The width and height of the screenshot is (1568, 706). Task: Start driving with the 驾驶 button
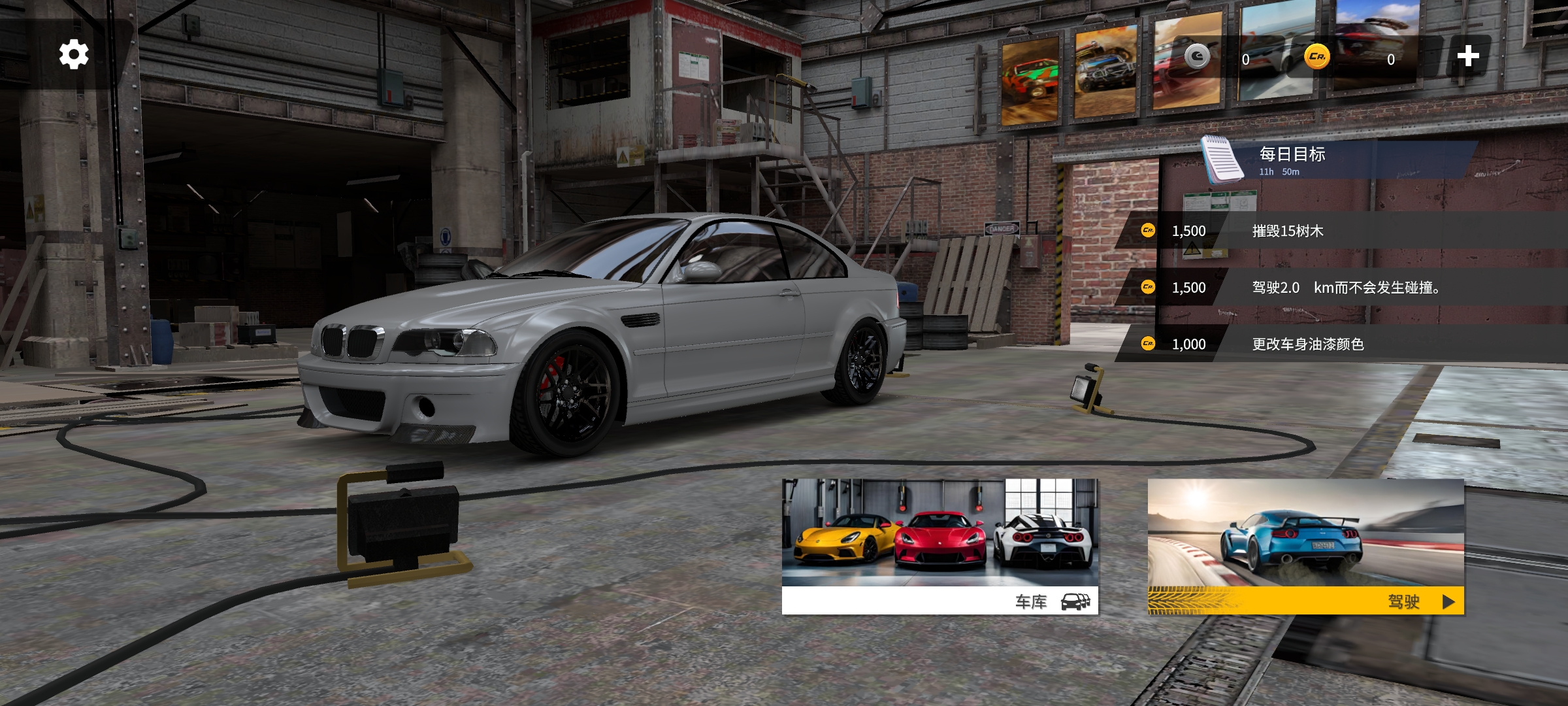tap(1305, 546)
